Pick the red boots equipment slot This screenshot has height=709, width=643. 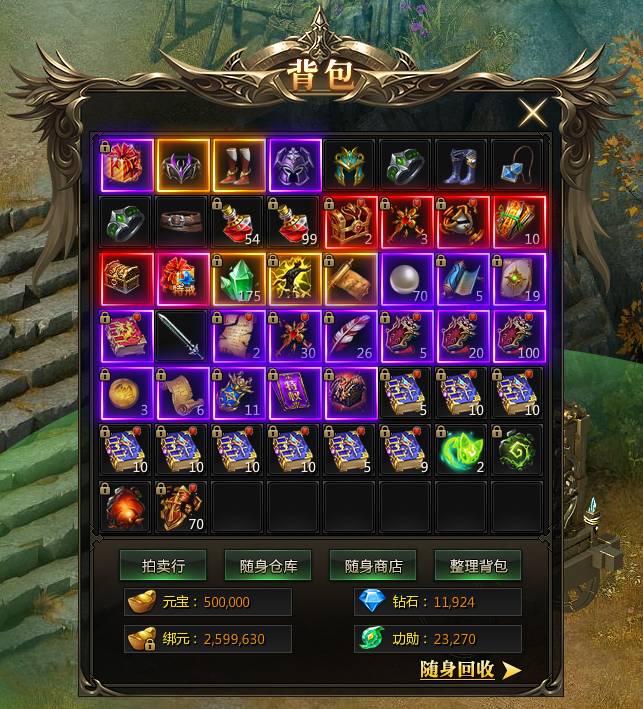[238, 165]
